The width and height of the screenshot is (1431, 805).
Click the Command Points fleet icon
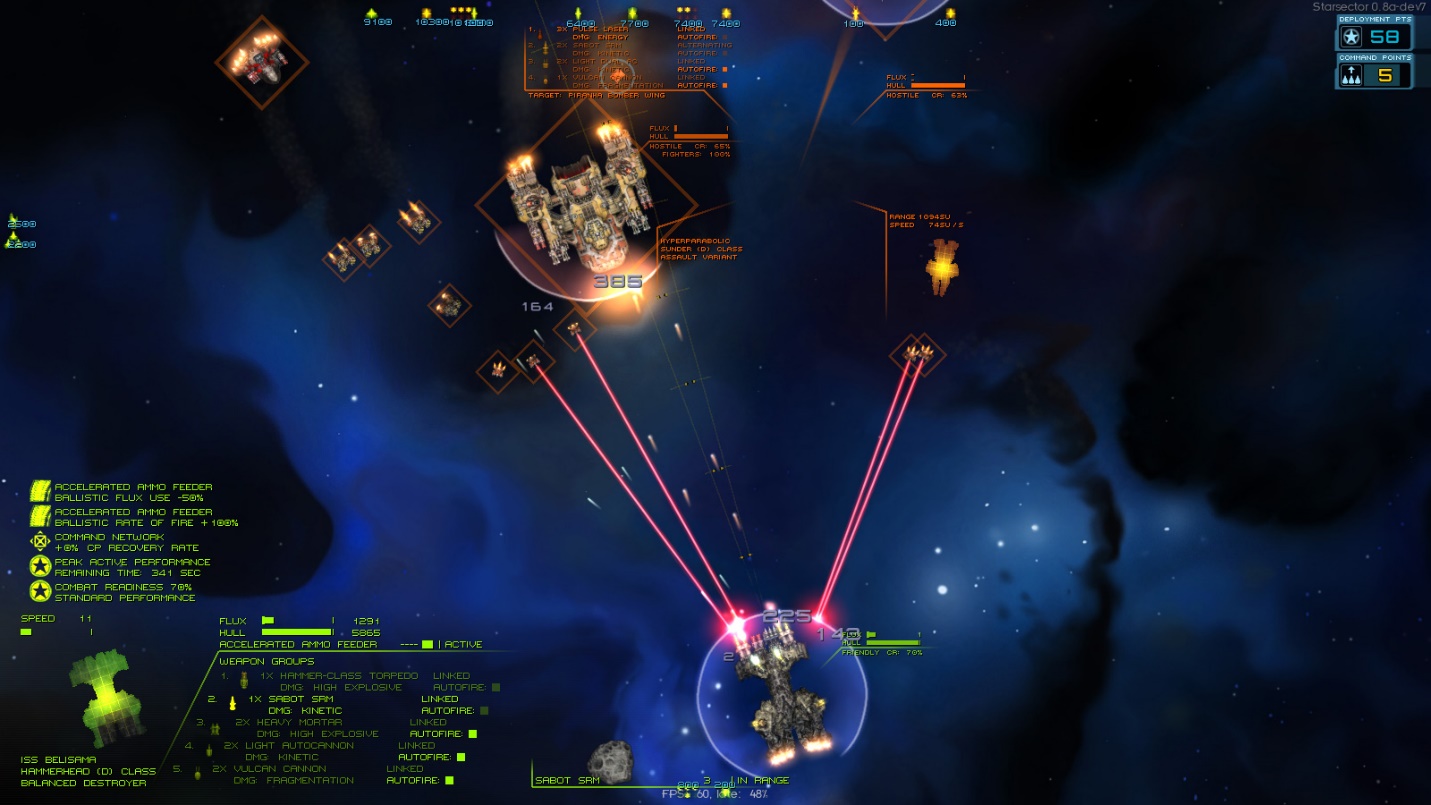click(1351, 74)
